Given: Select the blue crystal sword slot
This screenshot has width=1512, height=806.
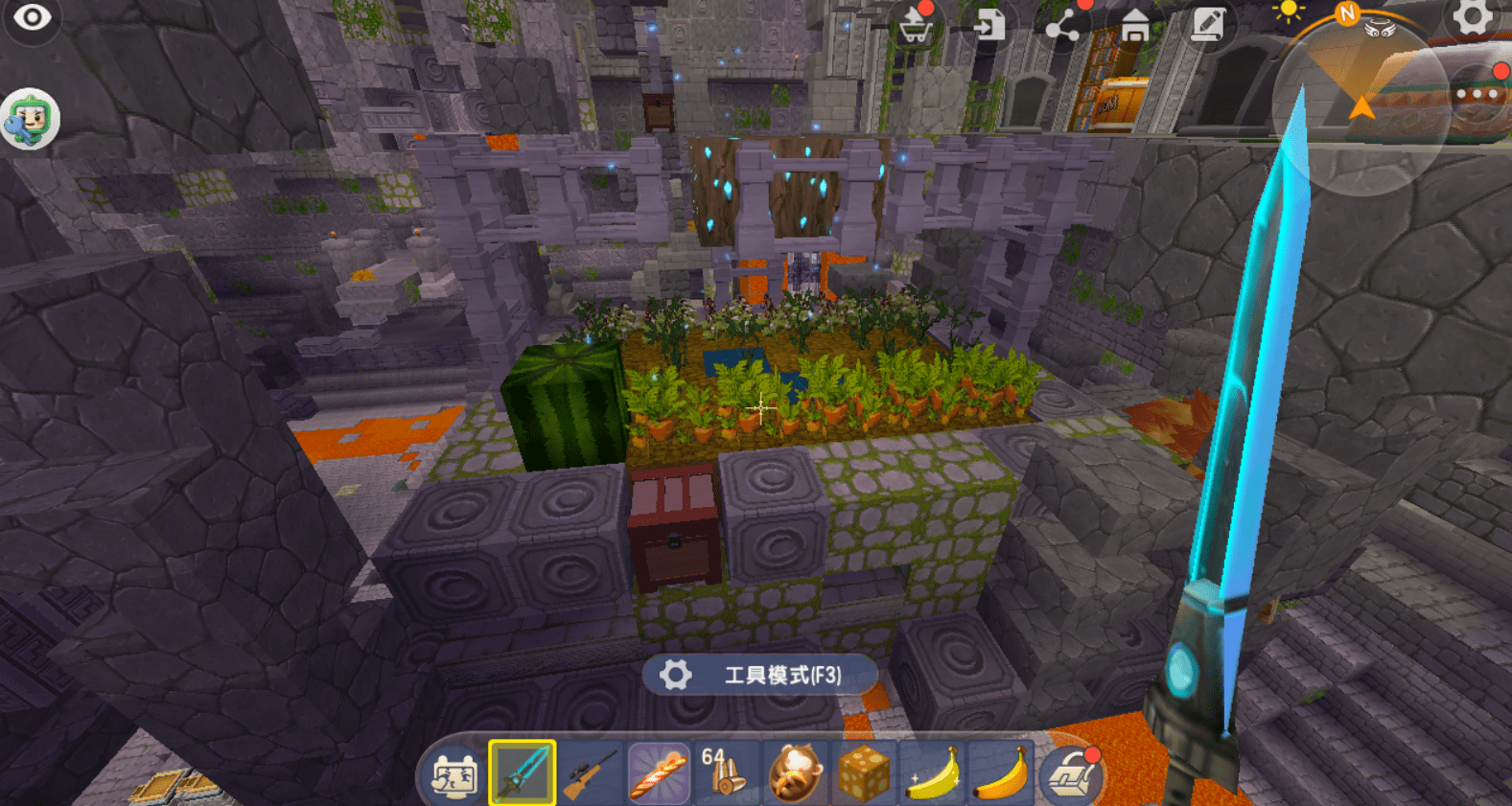Looking at the screenshot, I should (523, 772).
